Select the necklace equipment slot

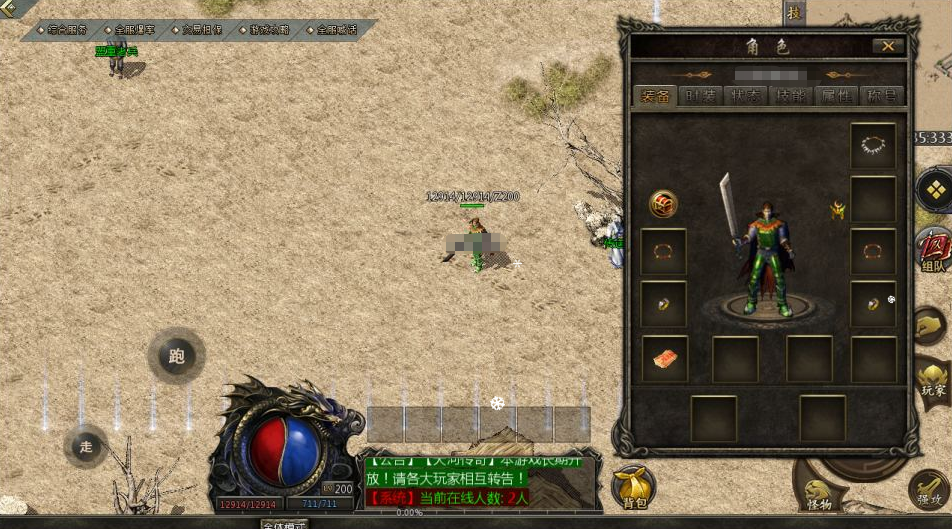coord(872,146)
